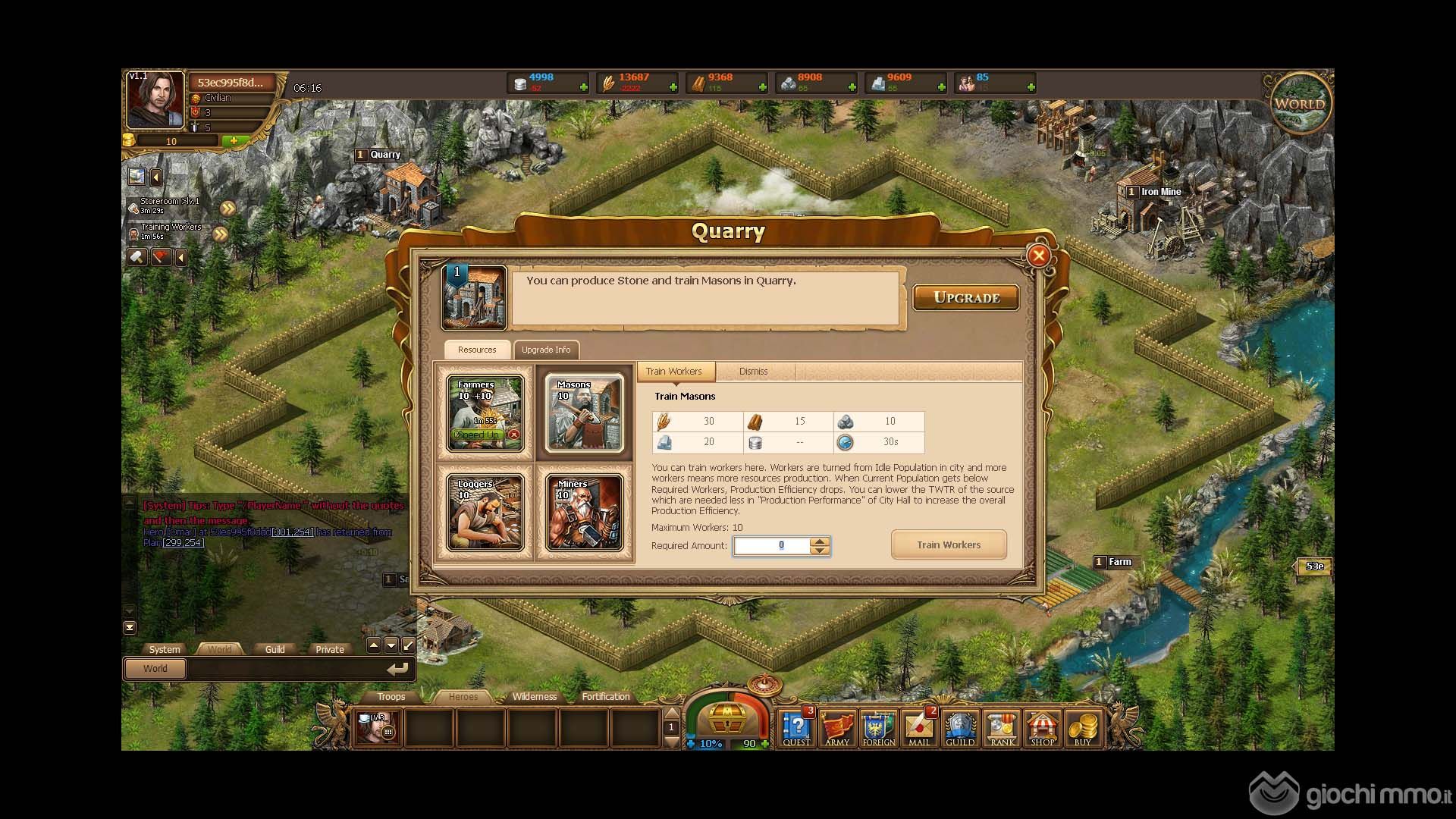1456x819 pixels.
Task: Show the Troops tab
Action: (391, 696)
